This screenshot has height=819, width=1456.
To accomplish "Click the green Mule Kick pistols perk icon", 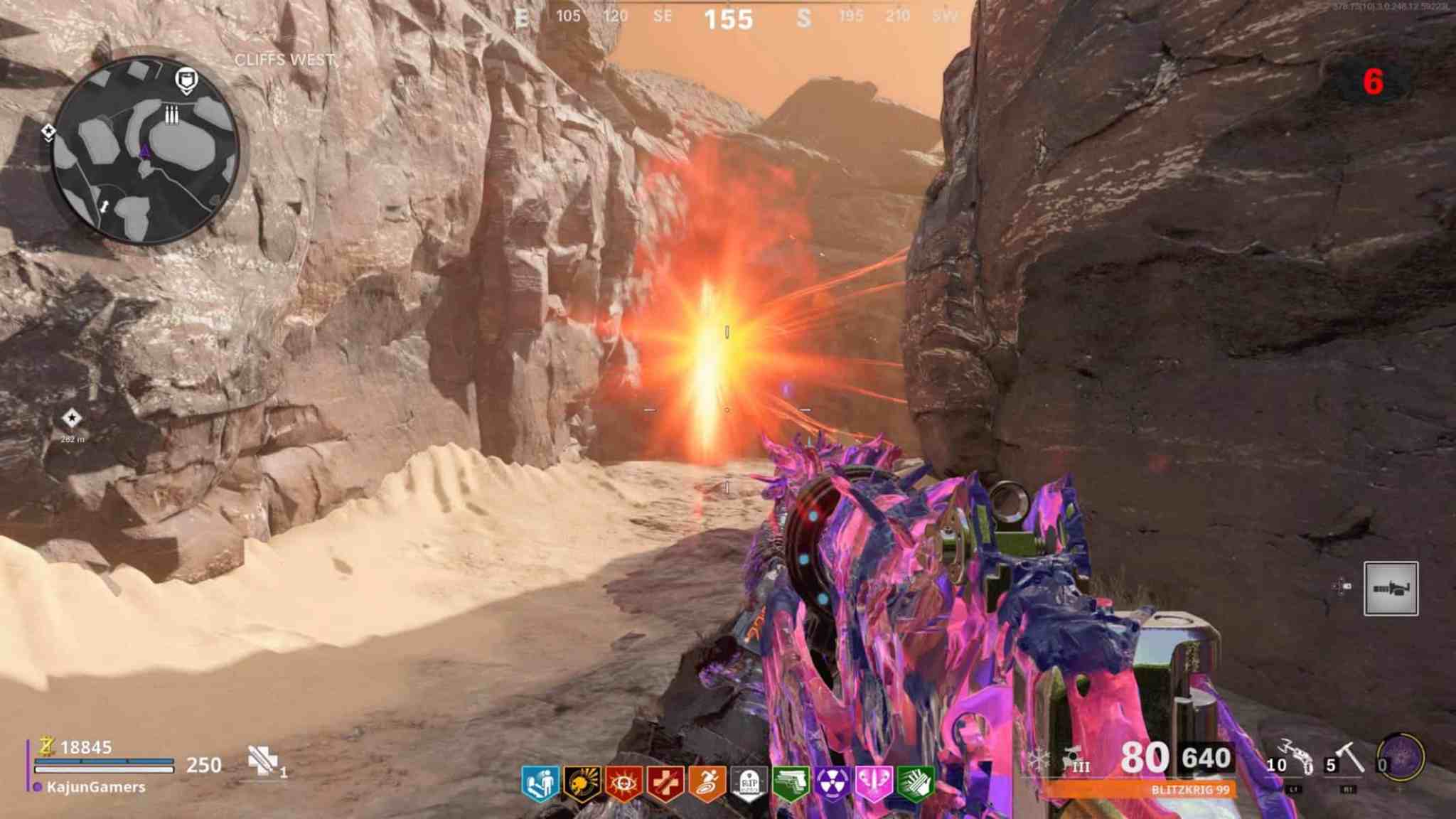I will [790, 780].
